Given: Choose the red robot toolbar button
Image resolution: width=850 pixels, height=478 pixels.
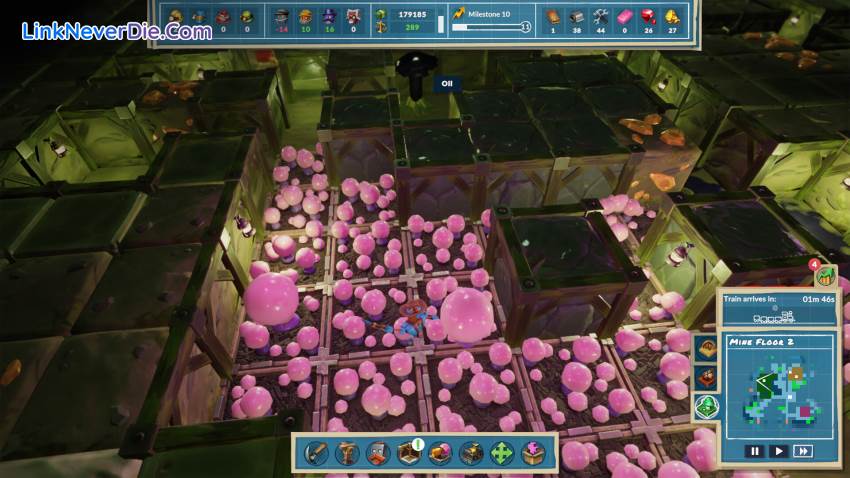Looking at the screenshot, I should (x=378, y=452).
